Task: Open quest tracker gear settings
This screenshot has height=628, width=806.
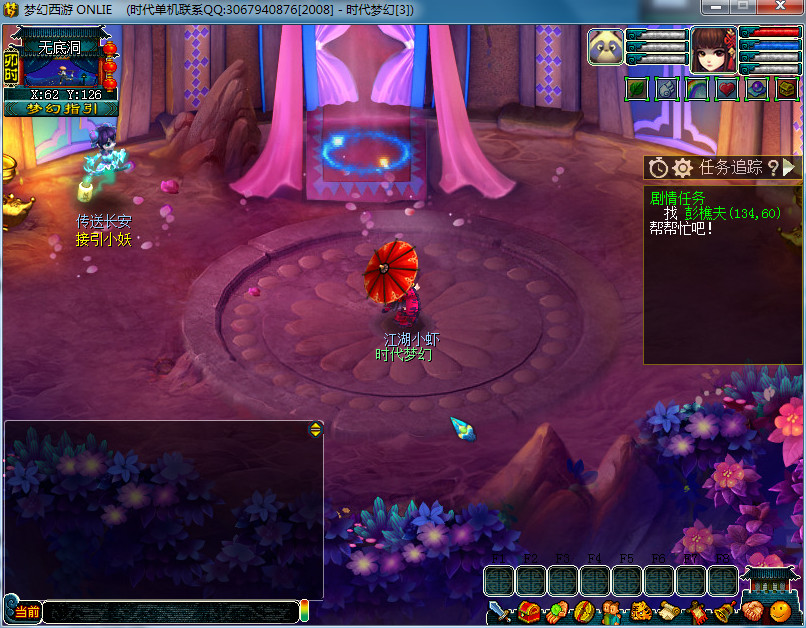Action: click(x=683, y=168)
